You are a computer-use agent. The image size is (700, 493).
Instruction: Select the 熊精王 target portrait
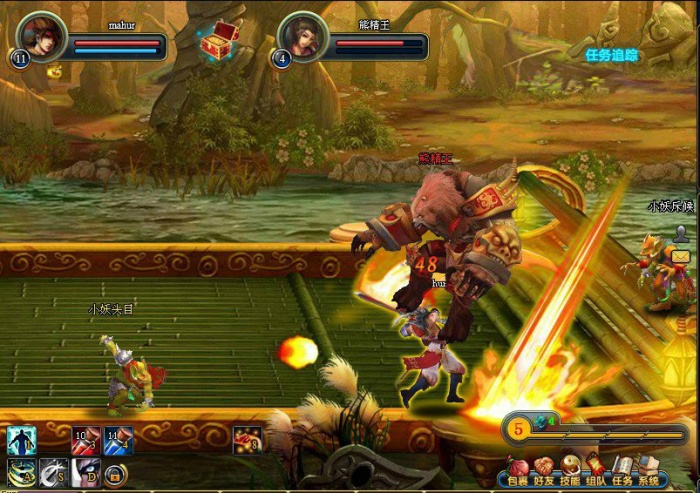tap(303, 37)
